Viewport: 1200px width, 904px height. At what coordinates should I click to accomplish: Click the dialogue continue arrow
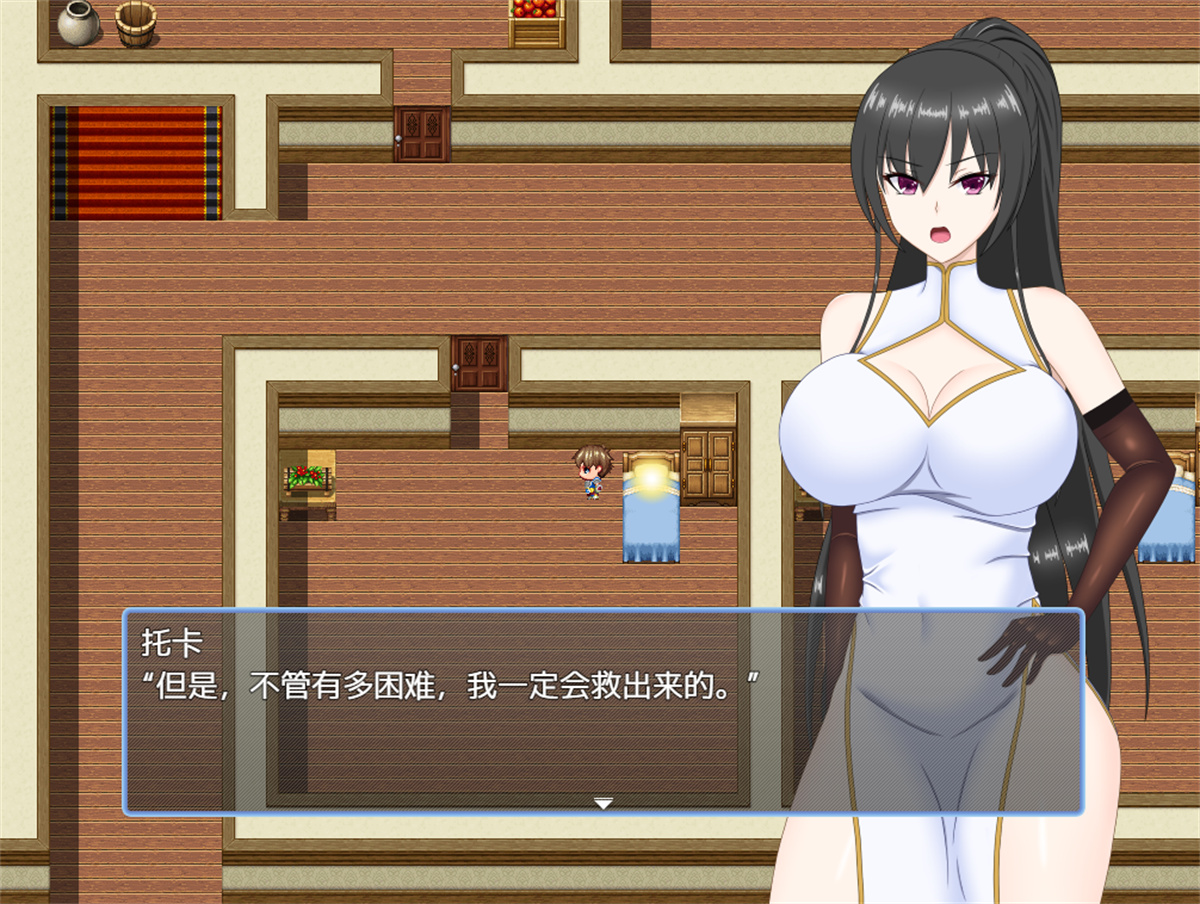coord(602,802)
